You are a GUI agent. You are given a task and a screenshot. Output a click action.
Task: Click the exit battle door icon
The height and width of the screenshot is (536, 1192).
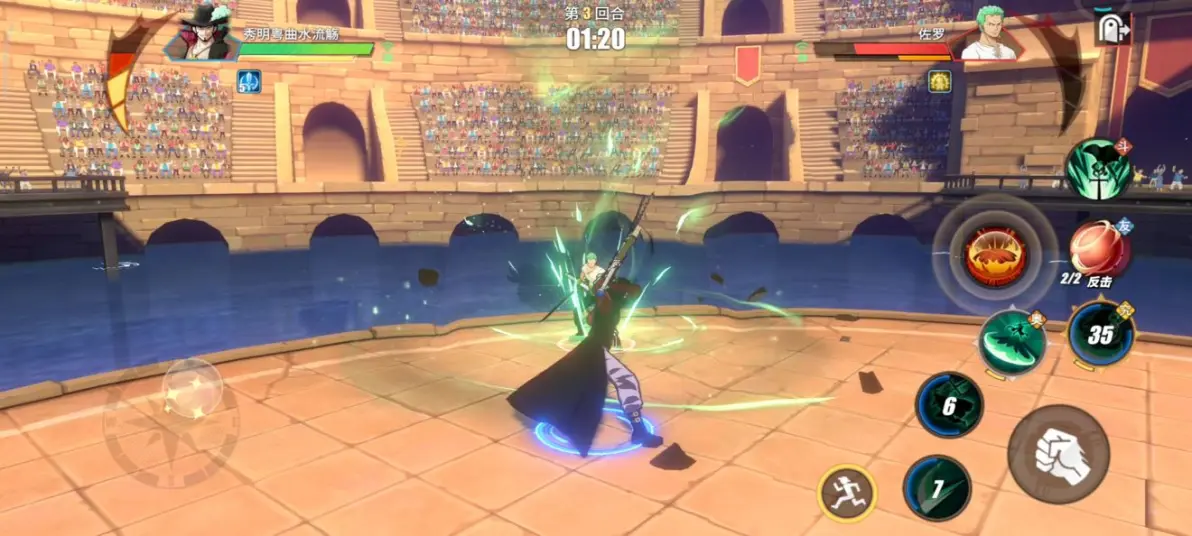[x=1112, y=28]
